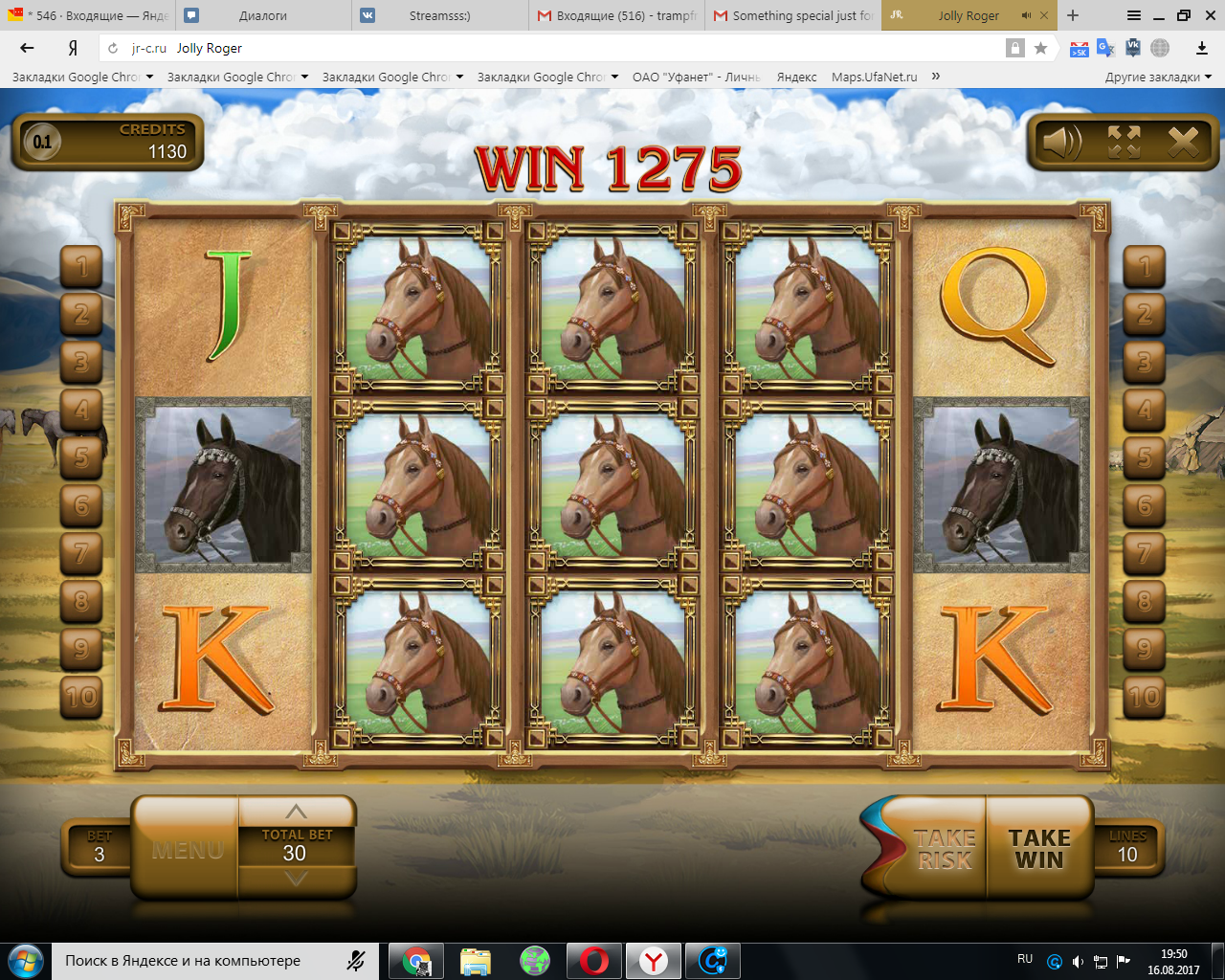Image resolution: width=1225 pixels, height=980 pixels.
Task: Increase total bet with the up arrow
Action: [x=297, y=812]
